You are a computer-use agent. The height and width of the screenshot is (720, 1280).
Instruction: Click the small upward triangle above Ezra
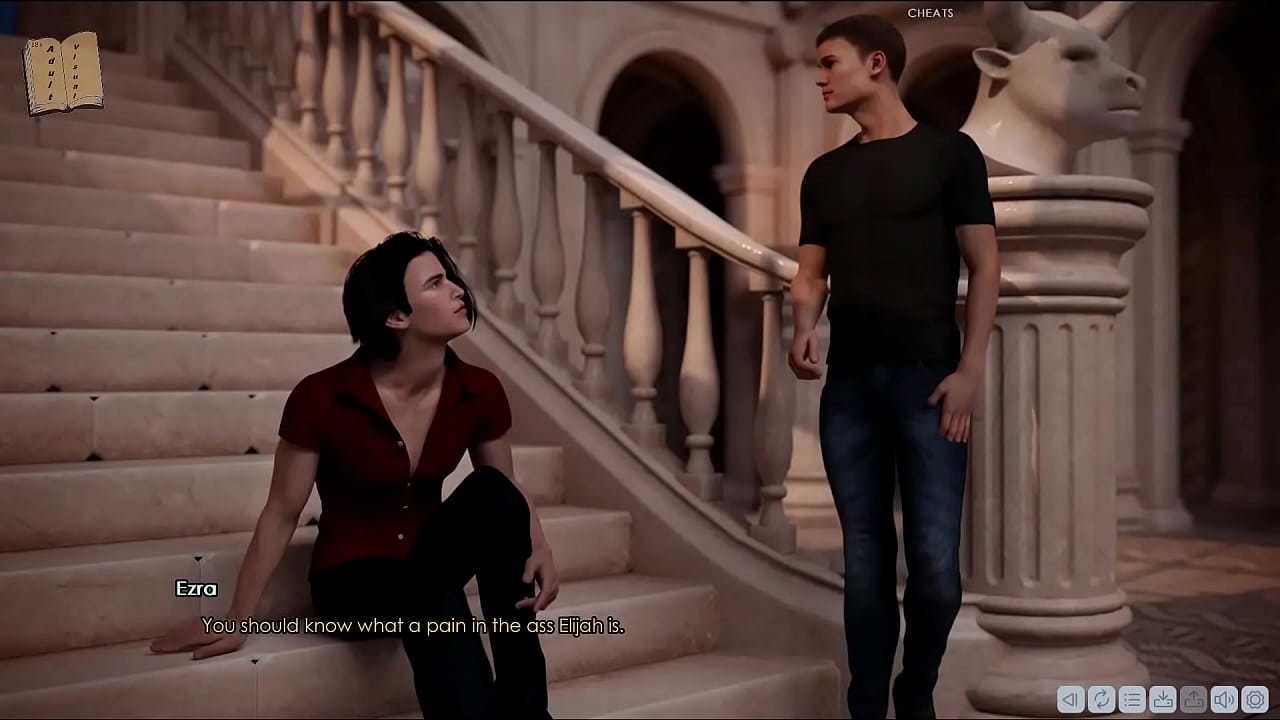pos(199,560)
